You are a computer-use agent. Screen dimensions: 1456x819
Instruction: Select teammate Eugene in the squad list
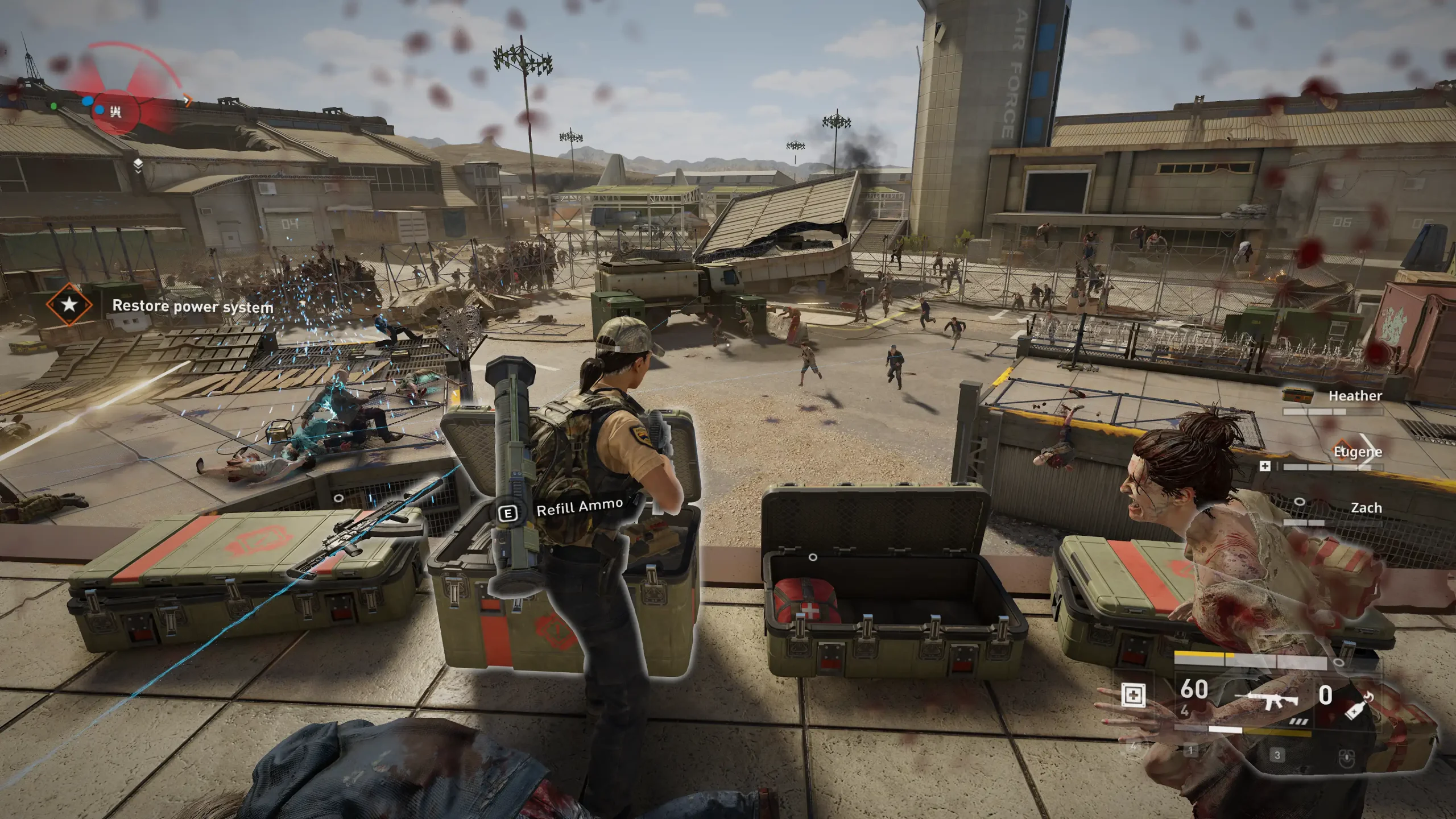pyautogui.click(x=1357, y=452)
